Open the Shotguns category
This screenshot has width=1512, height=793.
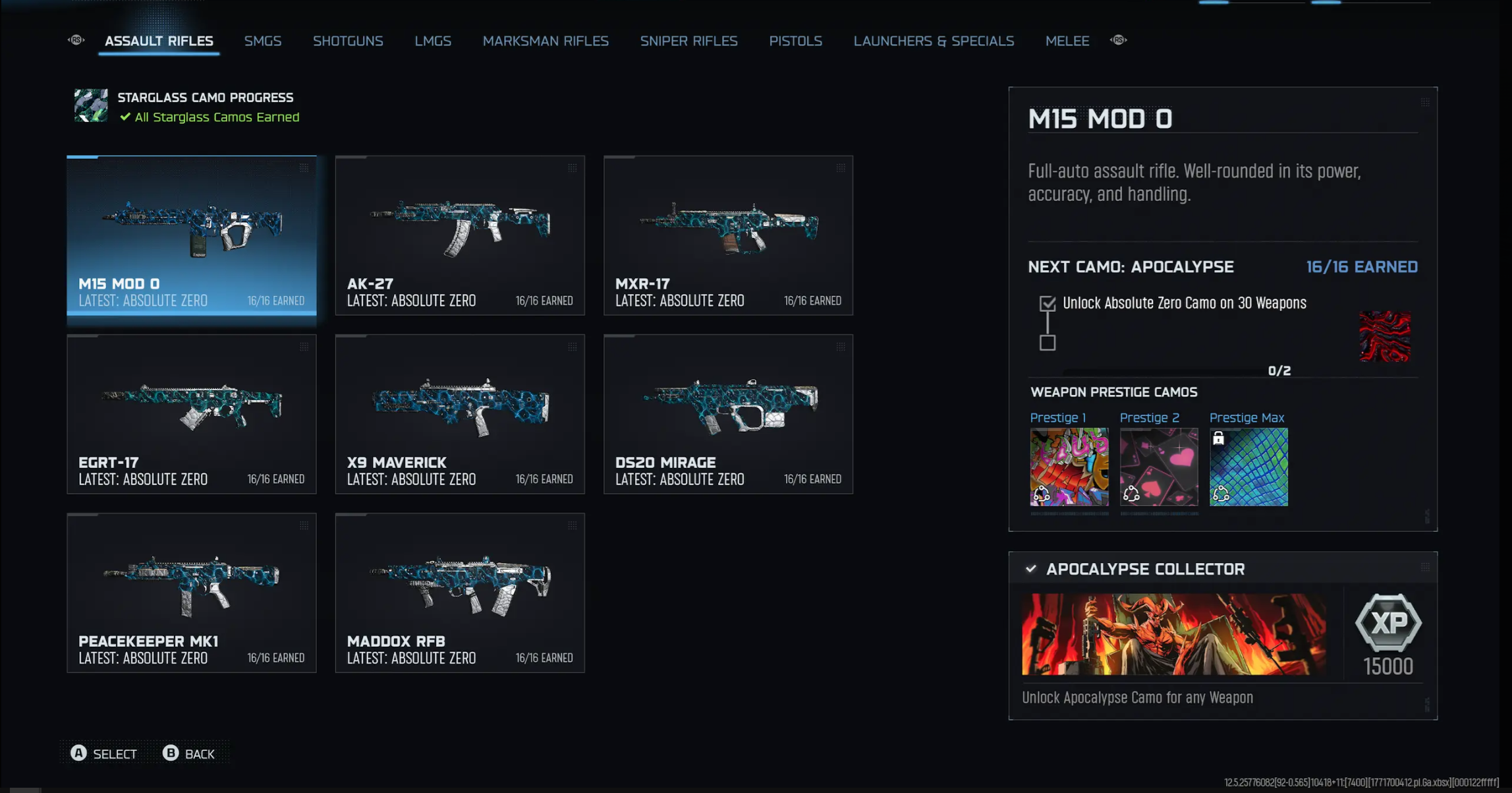[348, 41]
